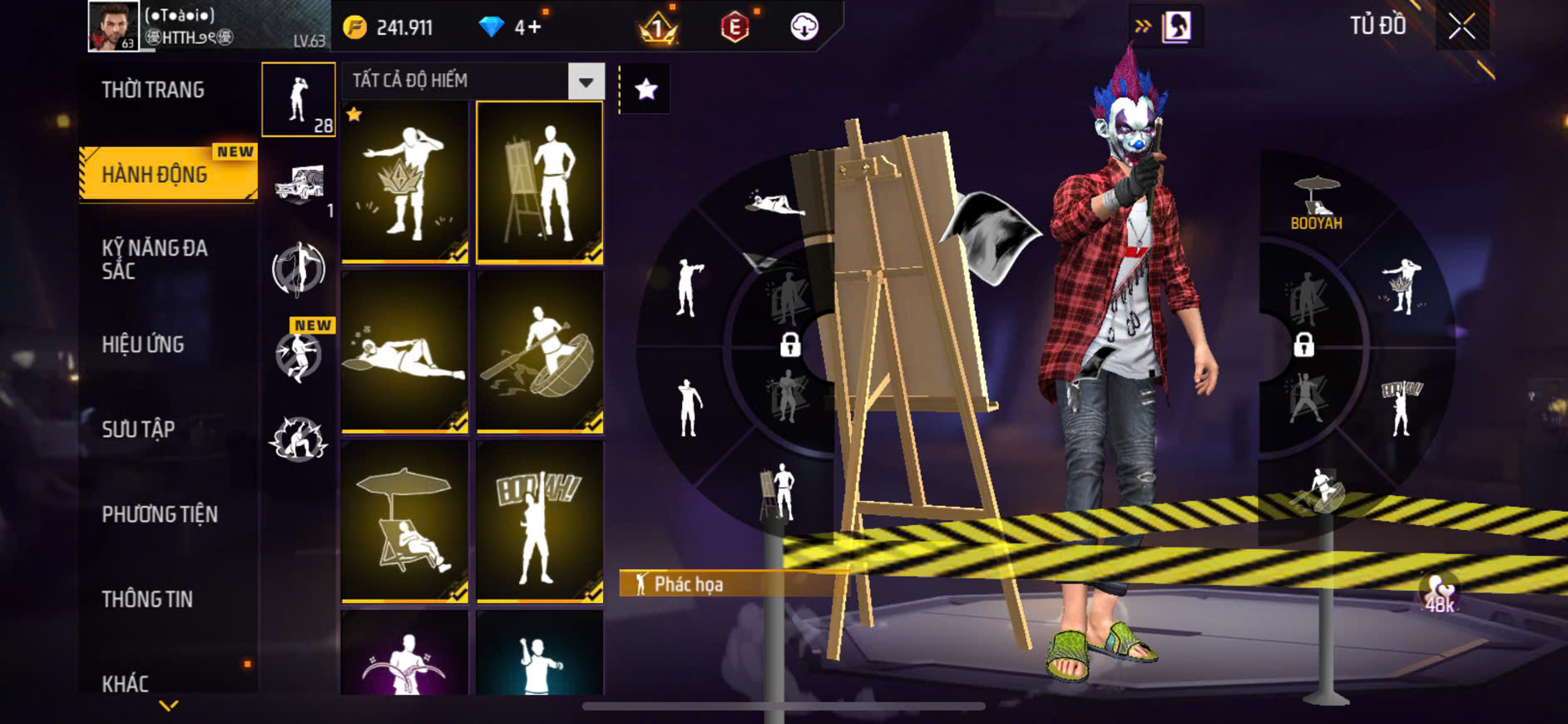Expand the Tất Cả Độ Hiếm dropdown

pyautogui.click(x=586, y=82)
